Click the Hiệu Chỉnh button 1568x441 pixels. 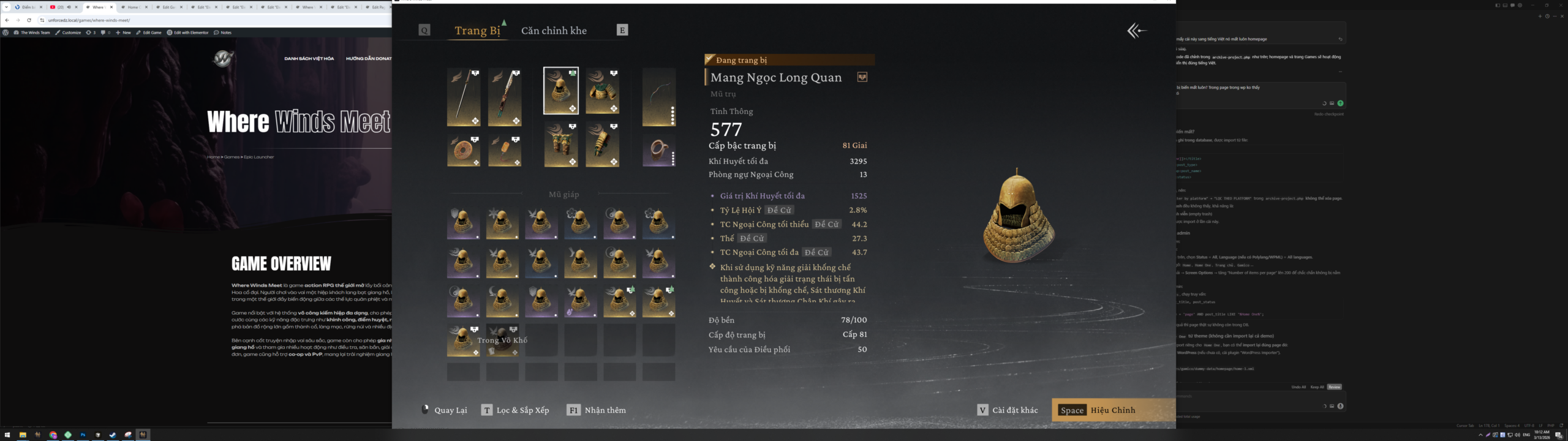point(1112,410)
